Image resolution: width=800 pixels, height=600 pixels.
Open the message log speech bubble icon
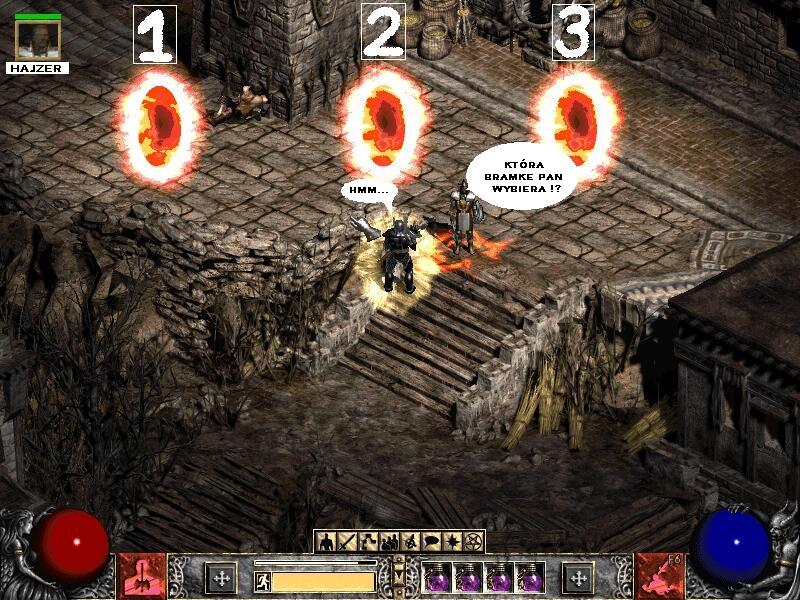(431, 542)
